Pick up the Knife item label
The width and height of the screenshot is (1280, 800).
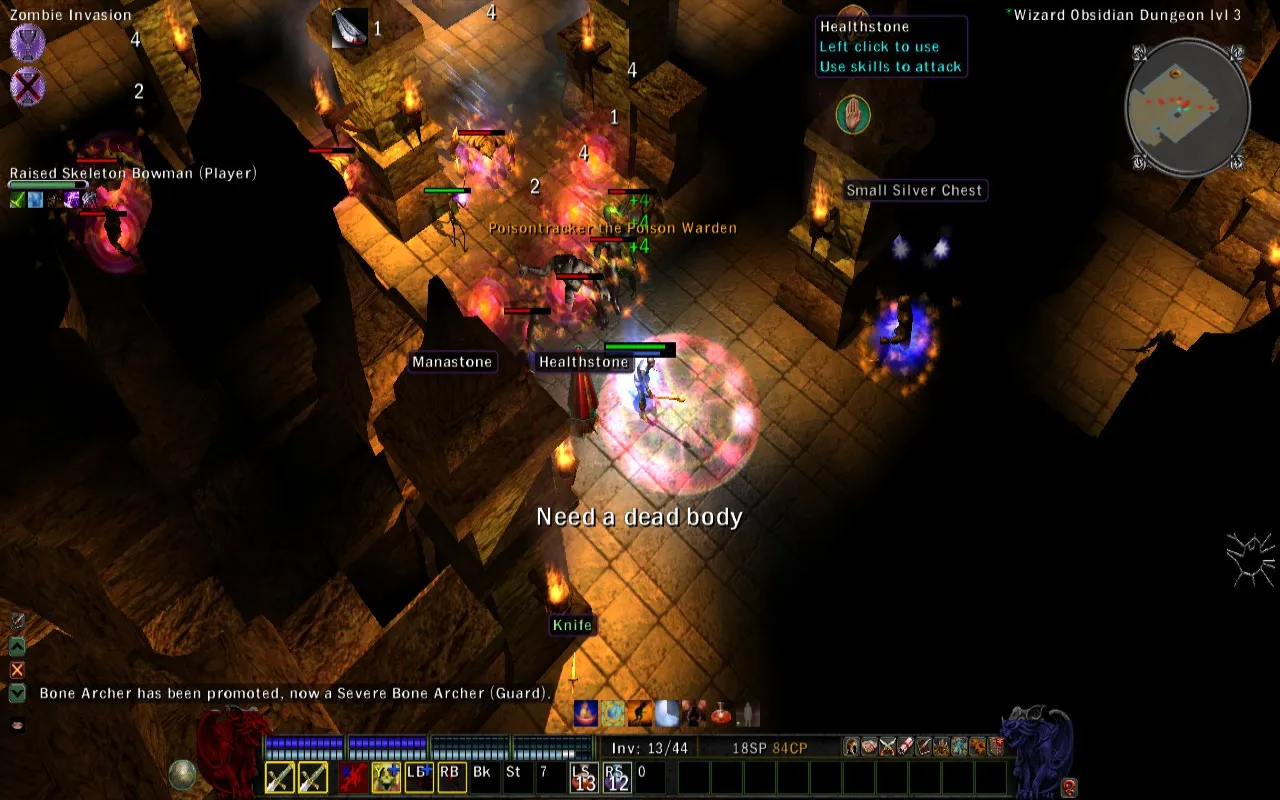coord(572,625)
